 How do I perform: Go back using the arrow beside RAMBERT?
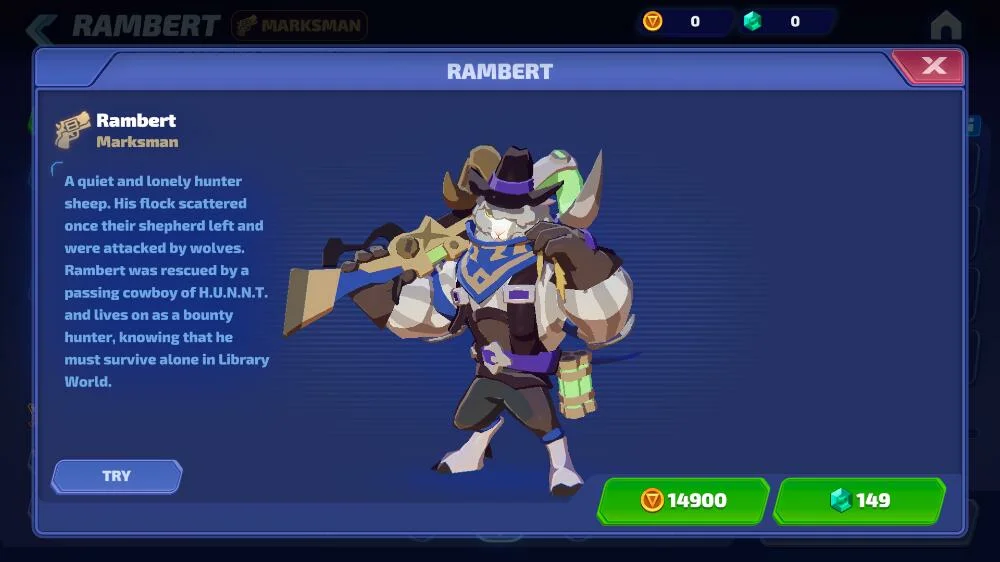(x=41, y=26)
